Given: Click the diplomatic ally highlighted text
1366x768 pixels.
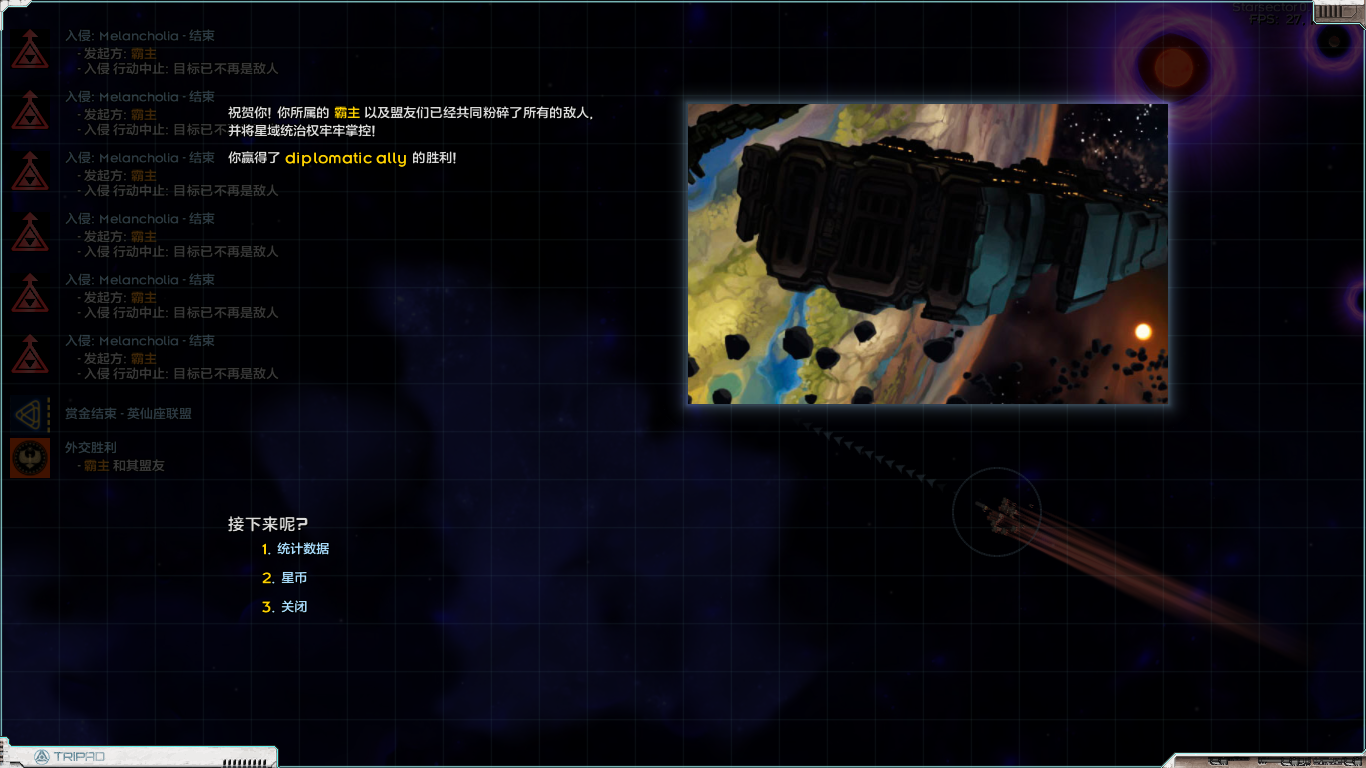Looking at the screenshot, I should (x=346, y=158).
